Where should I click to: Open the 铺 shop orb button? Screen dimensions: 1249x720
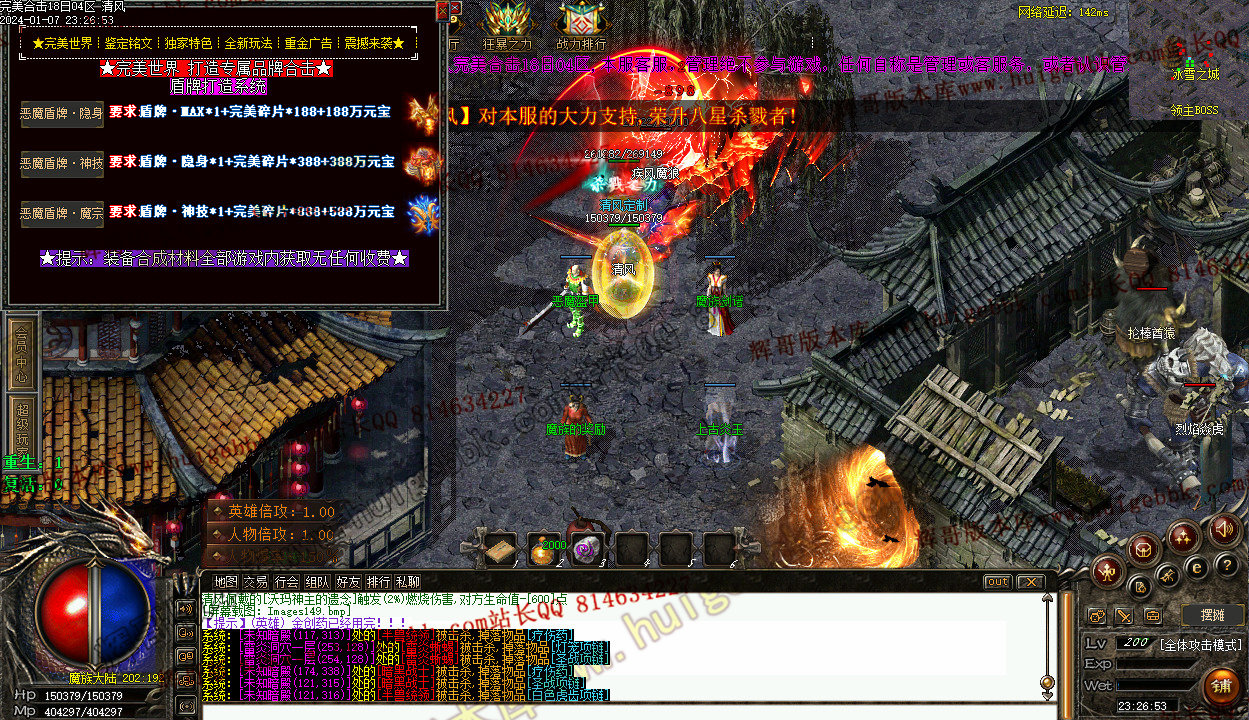click(1220, 688)
